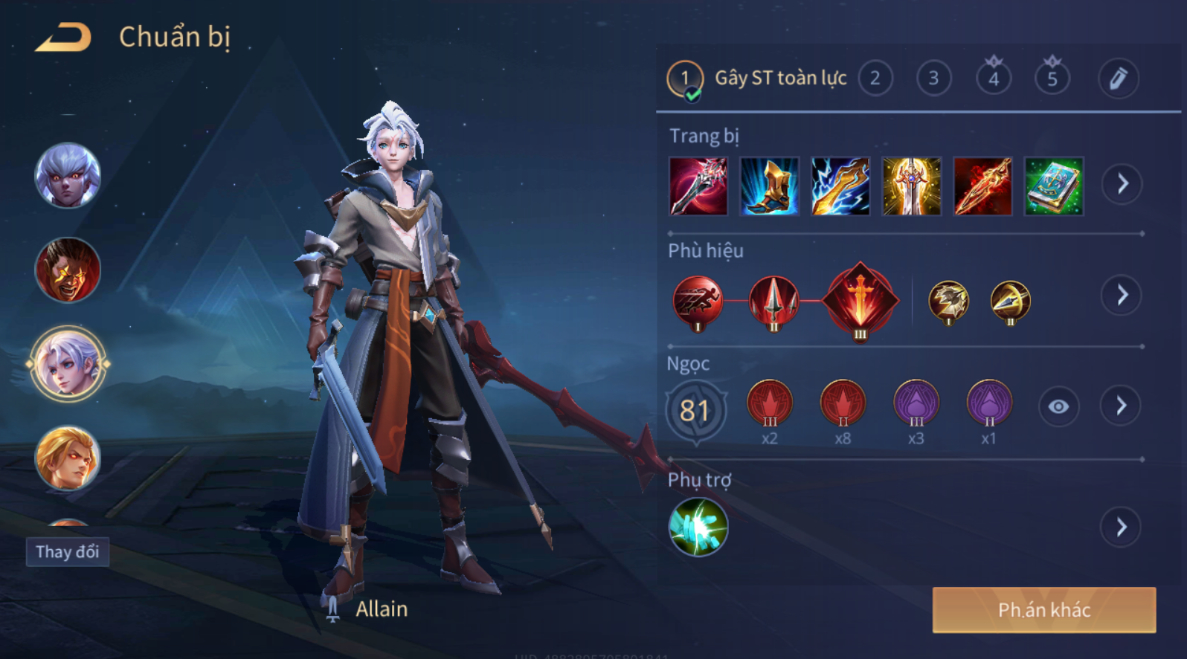The image size is (1187, 659).
Task: Choose locked build preset 4
Action: (x=993, y=78)
